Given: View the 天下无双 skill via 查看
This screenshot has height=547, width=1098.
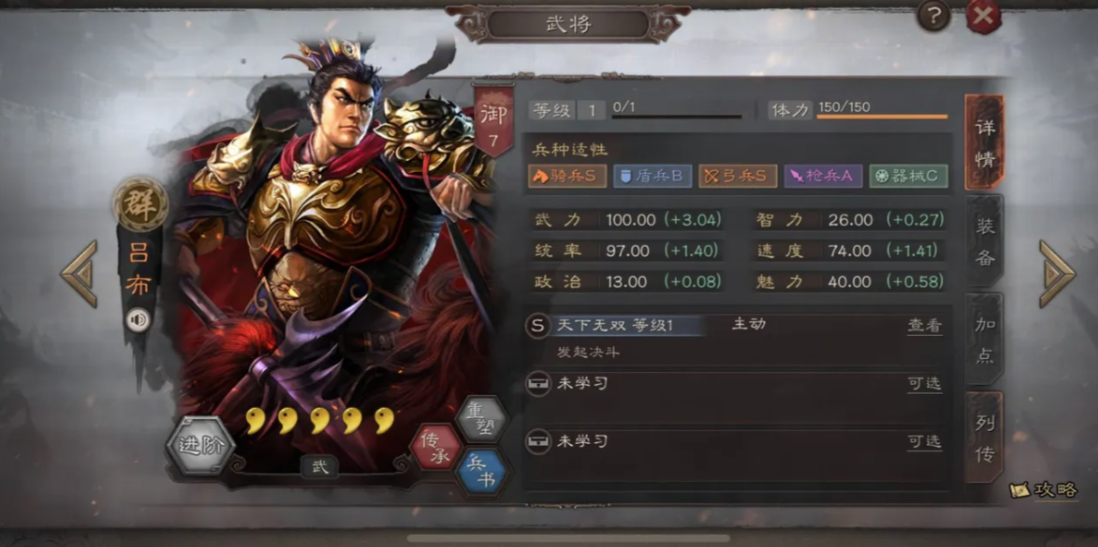Looking at the screenshot, I should [924, 326].
